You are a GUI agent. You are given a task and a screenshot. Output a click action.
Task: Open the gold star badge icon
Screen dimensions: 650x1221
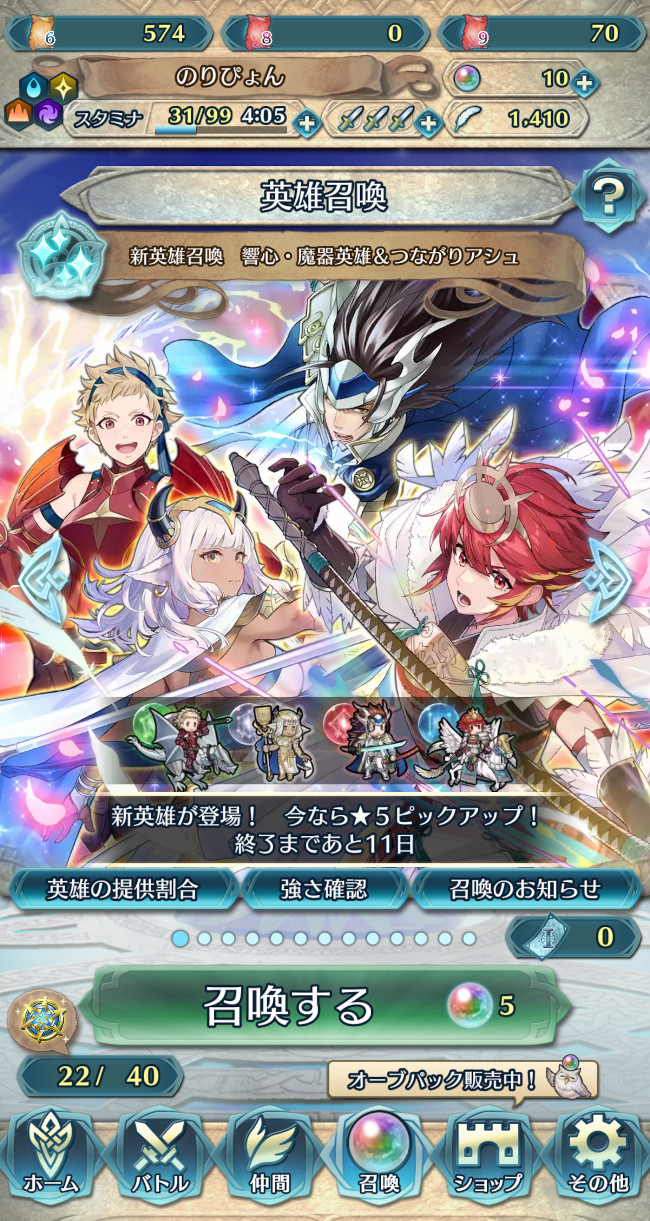pyautogui.click(x=40, y=1016)
